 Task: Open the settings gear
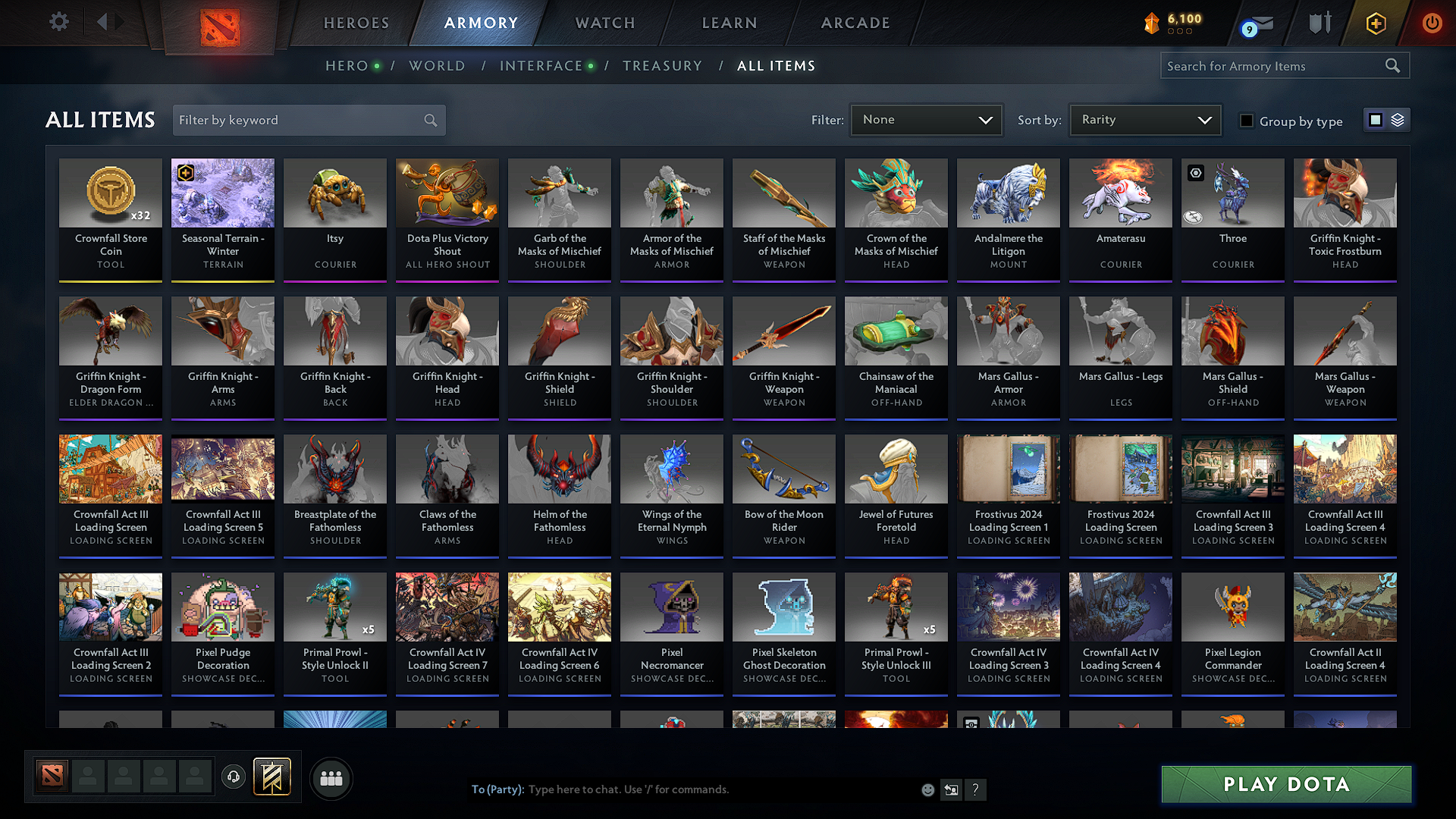click(58, 22)
